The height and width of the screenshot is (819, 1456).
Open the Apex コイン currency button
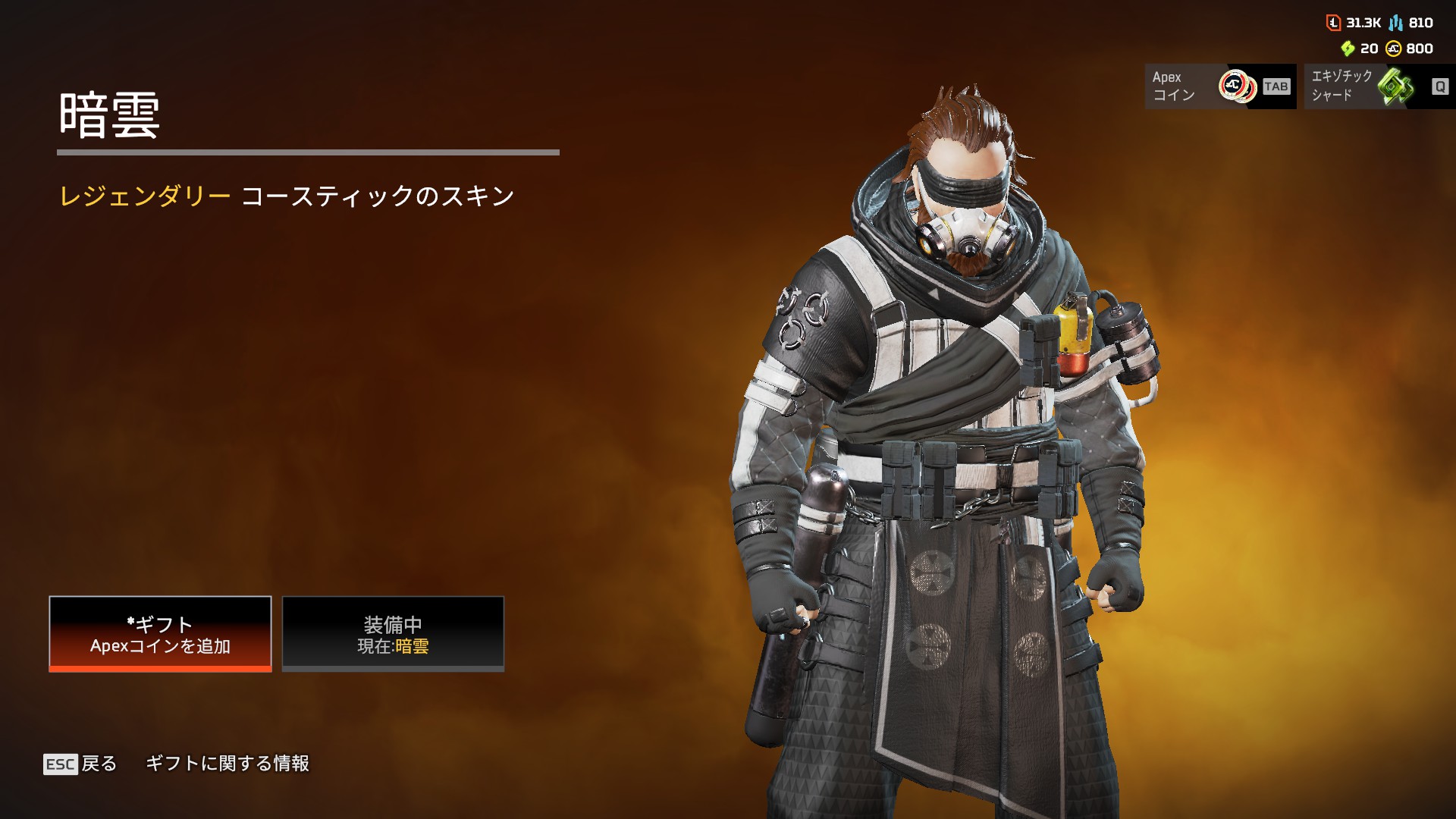[x=1220, y=86]
